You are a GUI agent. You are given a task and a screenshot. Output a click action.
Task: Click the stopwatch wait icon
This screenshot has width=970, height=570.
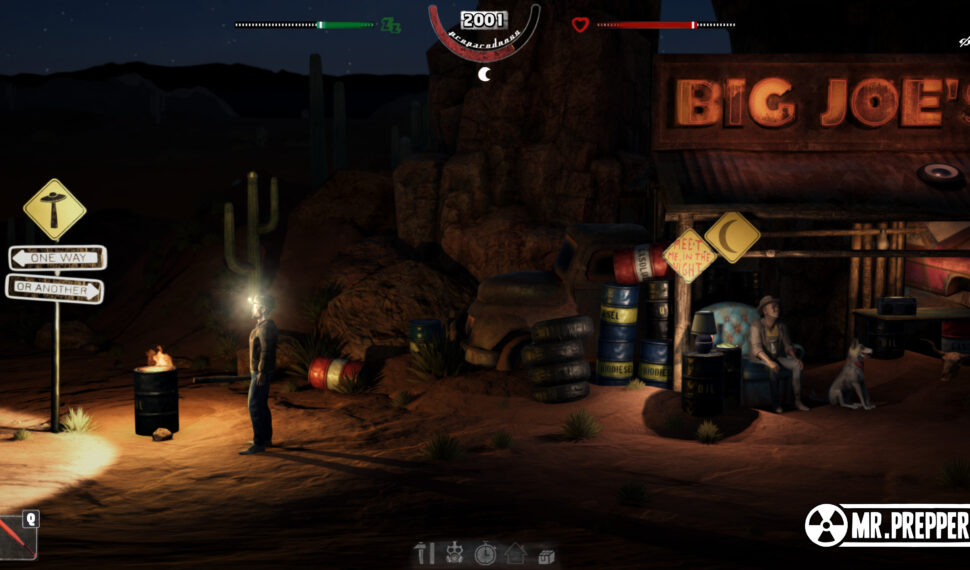[485, 553]
